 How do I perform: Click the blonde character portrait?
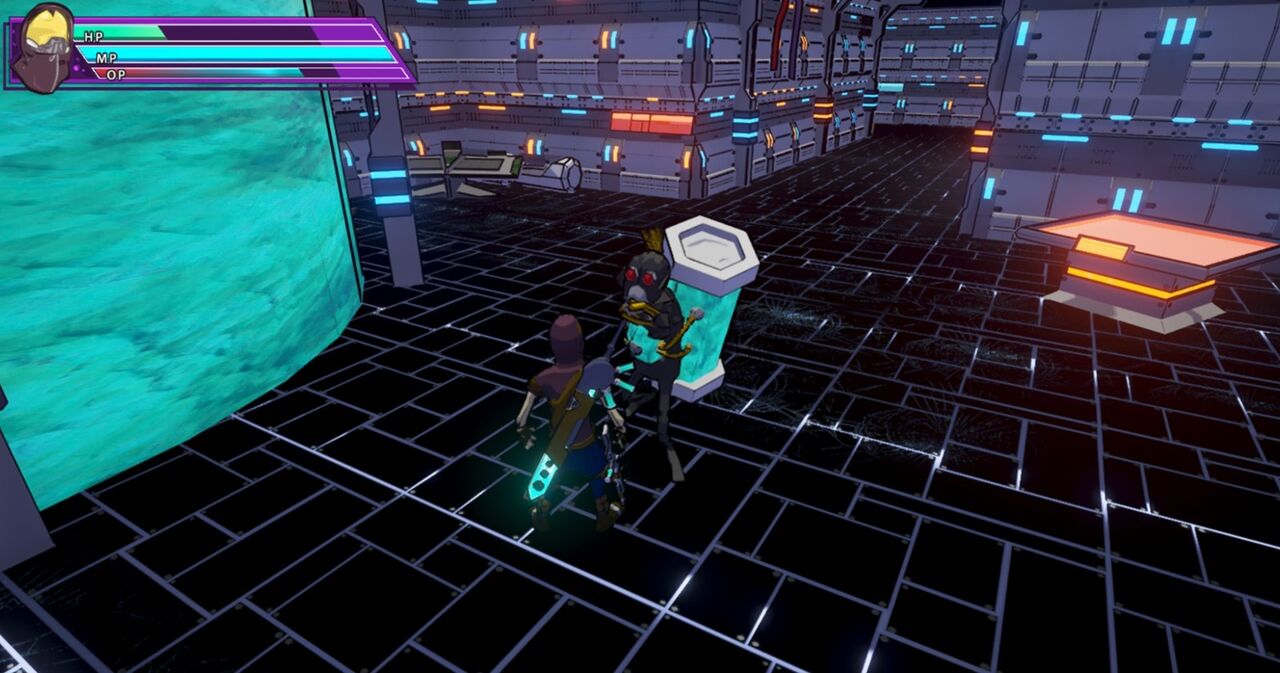[43, 47]
